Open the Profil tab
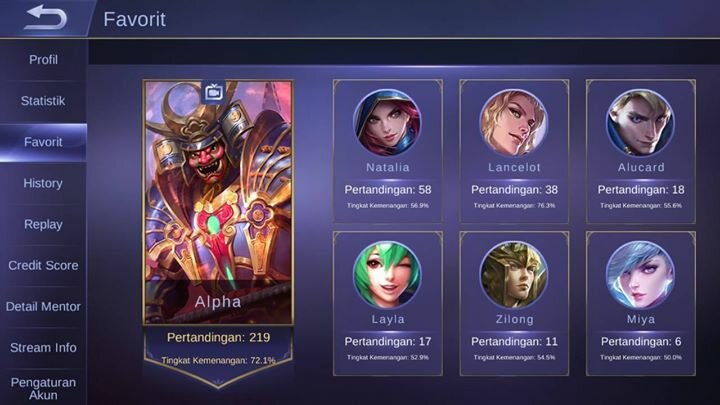The height and width of the screenshot is (405, 720). pos(43,60)
